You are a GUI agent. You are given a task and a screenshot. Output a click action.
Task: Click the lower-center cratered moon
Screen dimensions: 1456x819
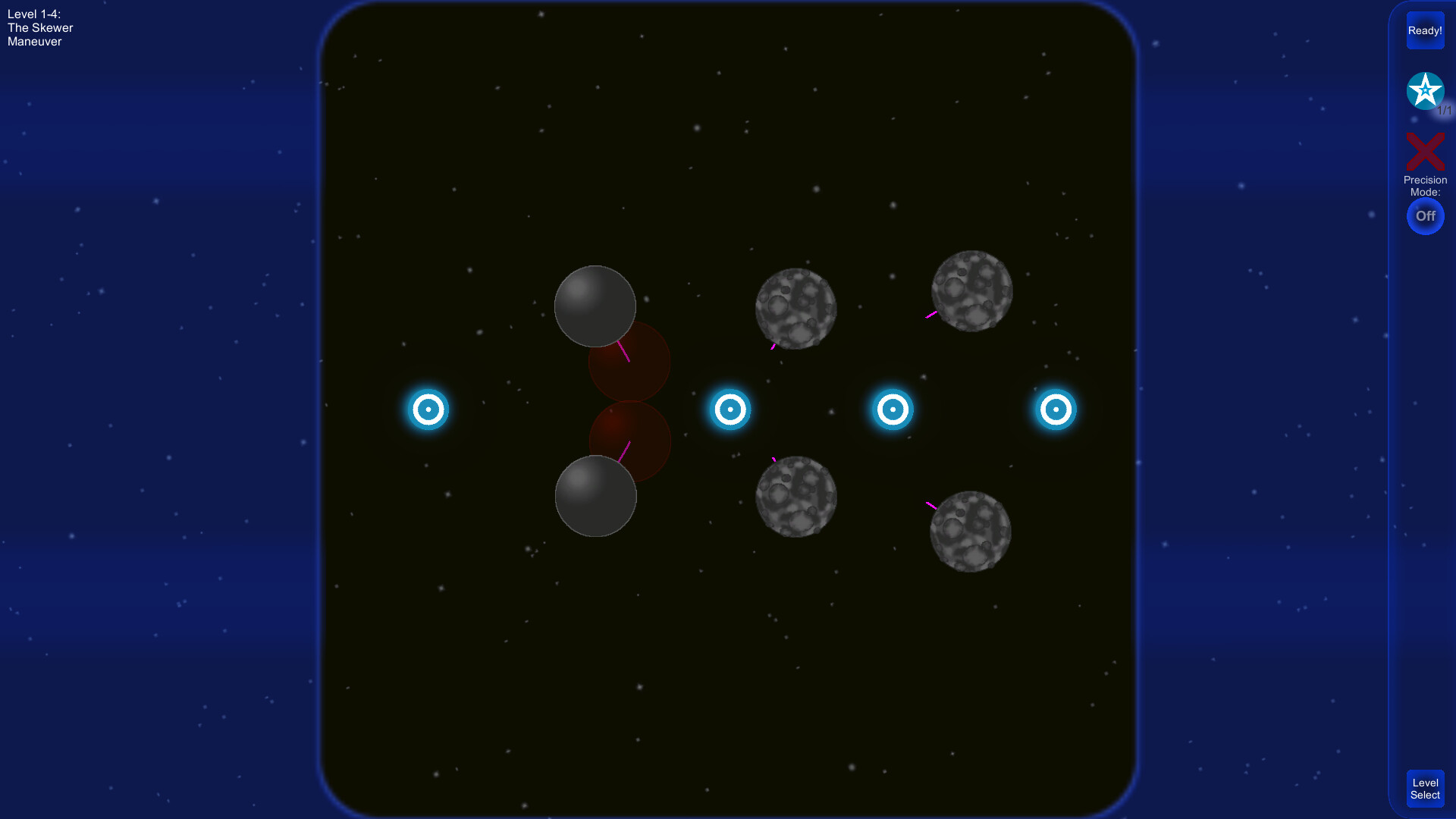796,498
